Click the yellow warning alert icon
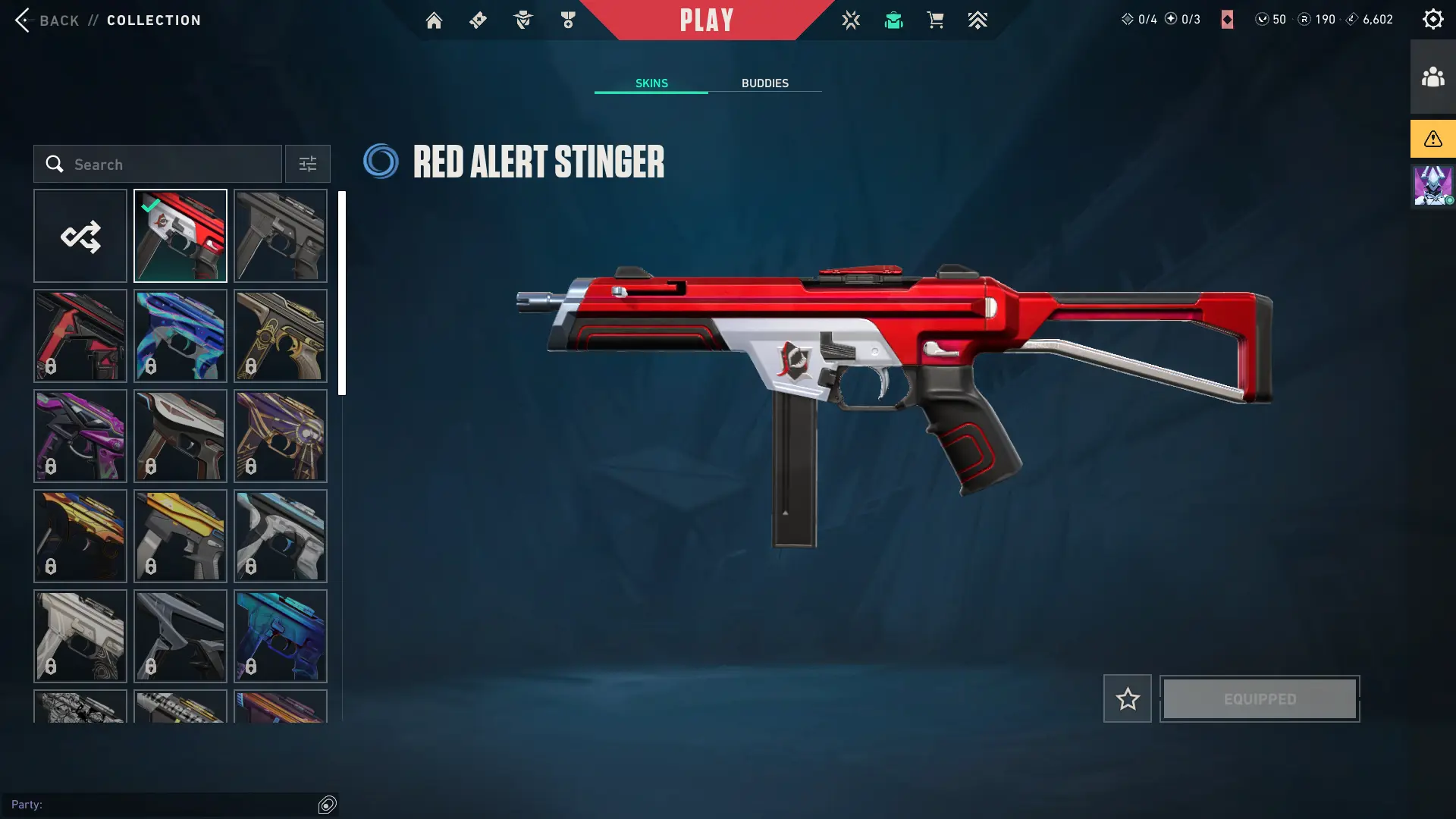This screenshot has width=1456, height=819. [1432, 139]
